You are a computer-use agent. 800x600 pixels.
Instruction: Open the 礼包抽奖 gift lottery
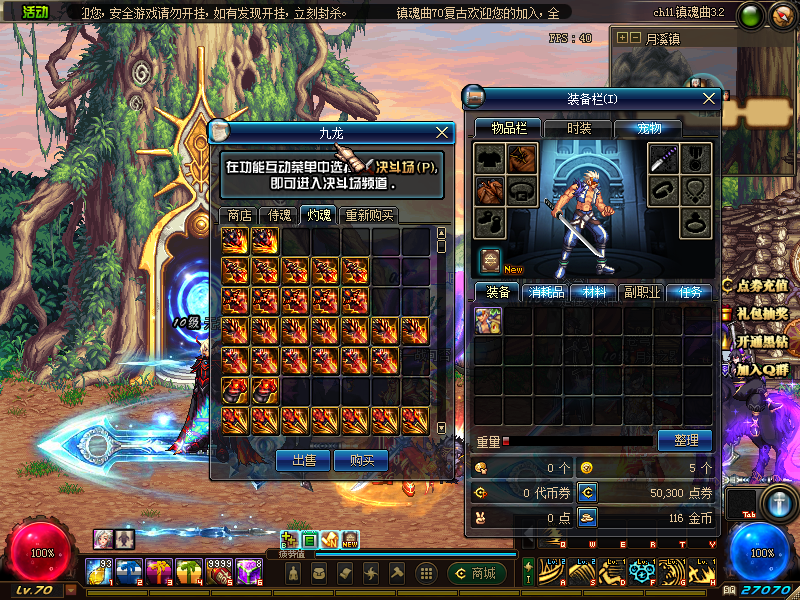[x=762, y=312]
